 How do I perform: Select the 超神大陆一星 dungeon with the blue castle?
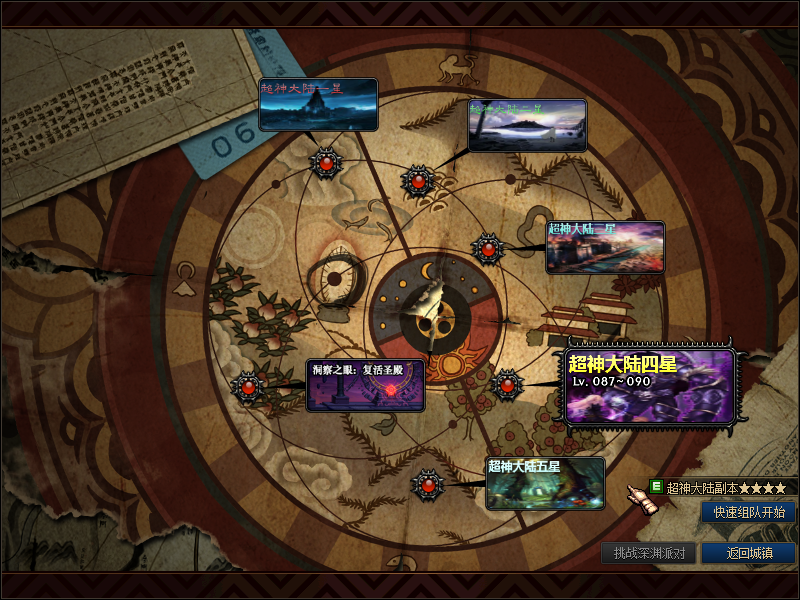318,105
